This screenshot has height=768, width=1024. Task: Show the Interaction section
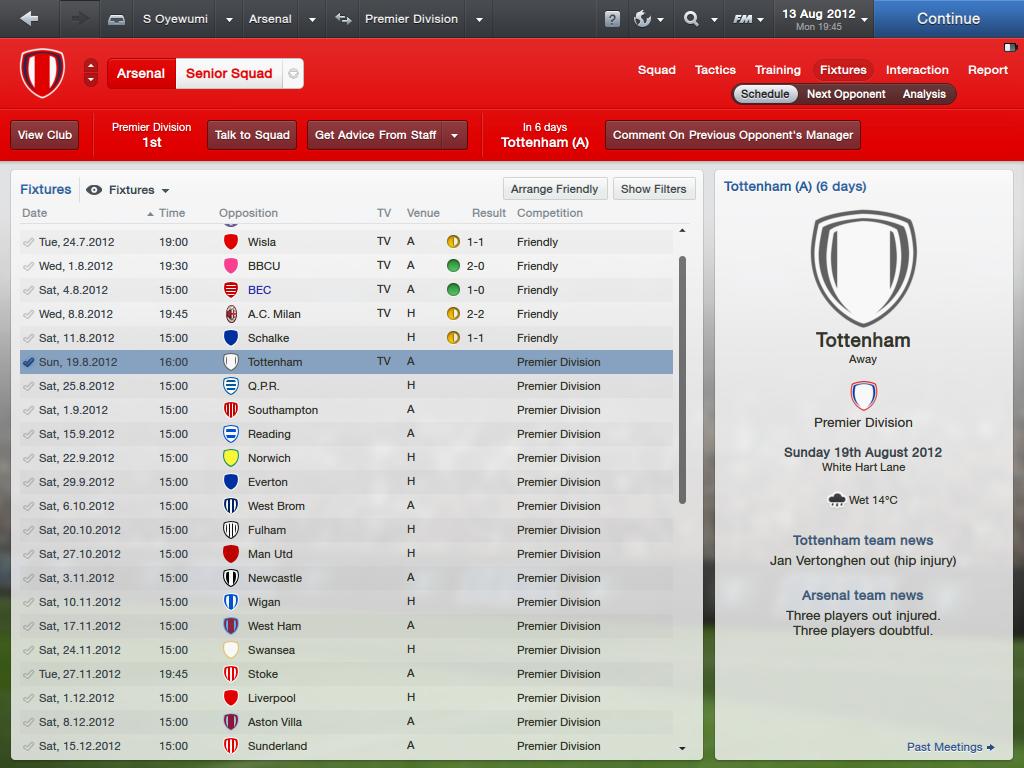pyautogui.click(x=917, y=70)
